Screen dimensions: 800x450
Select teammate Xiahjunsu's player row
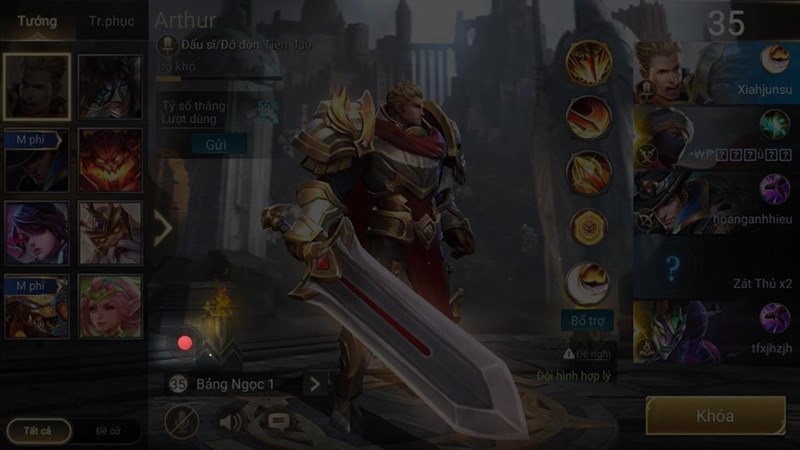click(x=715, y=65)
